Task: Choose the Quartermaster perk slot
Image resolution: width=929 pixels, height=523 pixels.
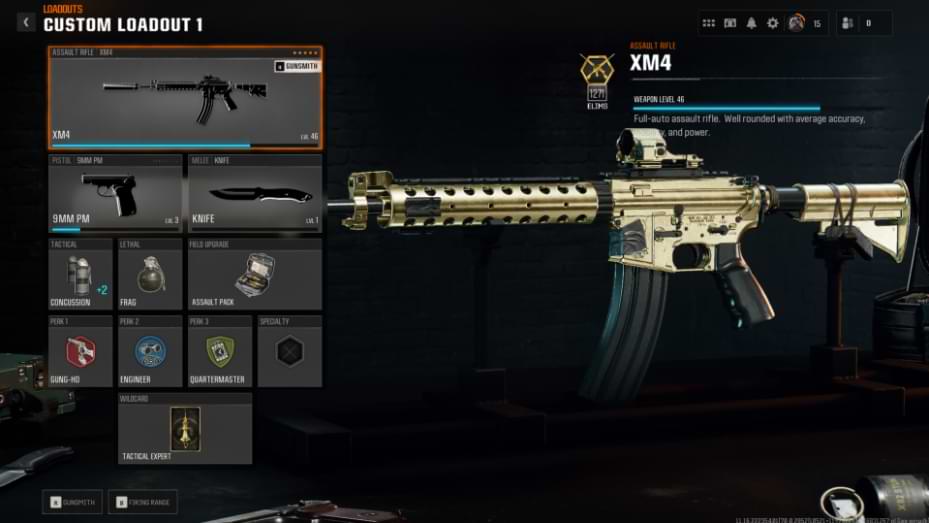Action: [x=220, y=351]
